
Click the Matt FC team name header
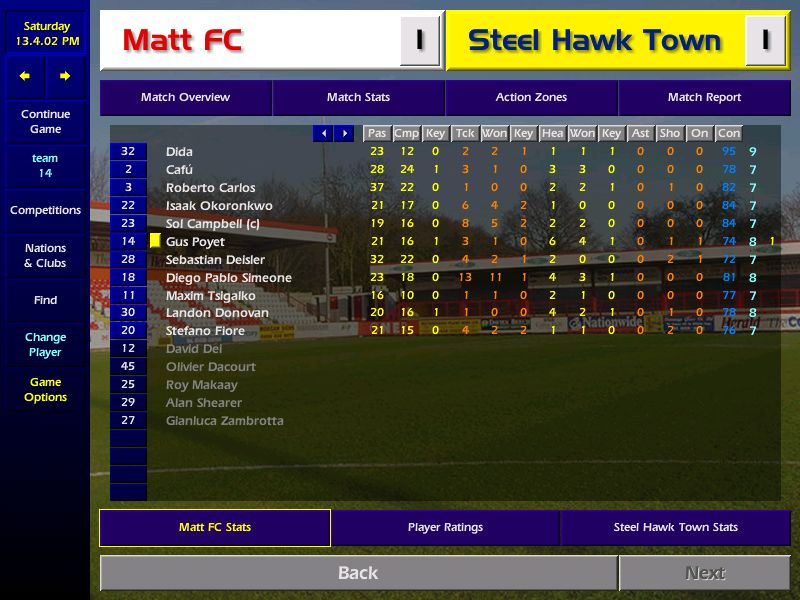point(182,41)
